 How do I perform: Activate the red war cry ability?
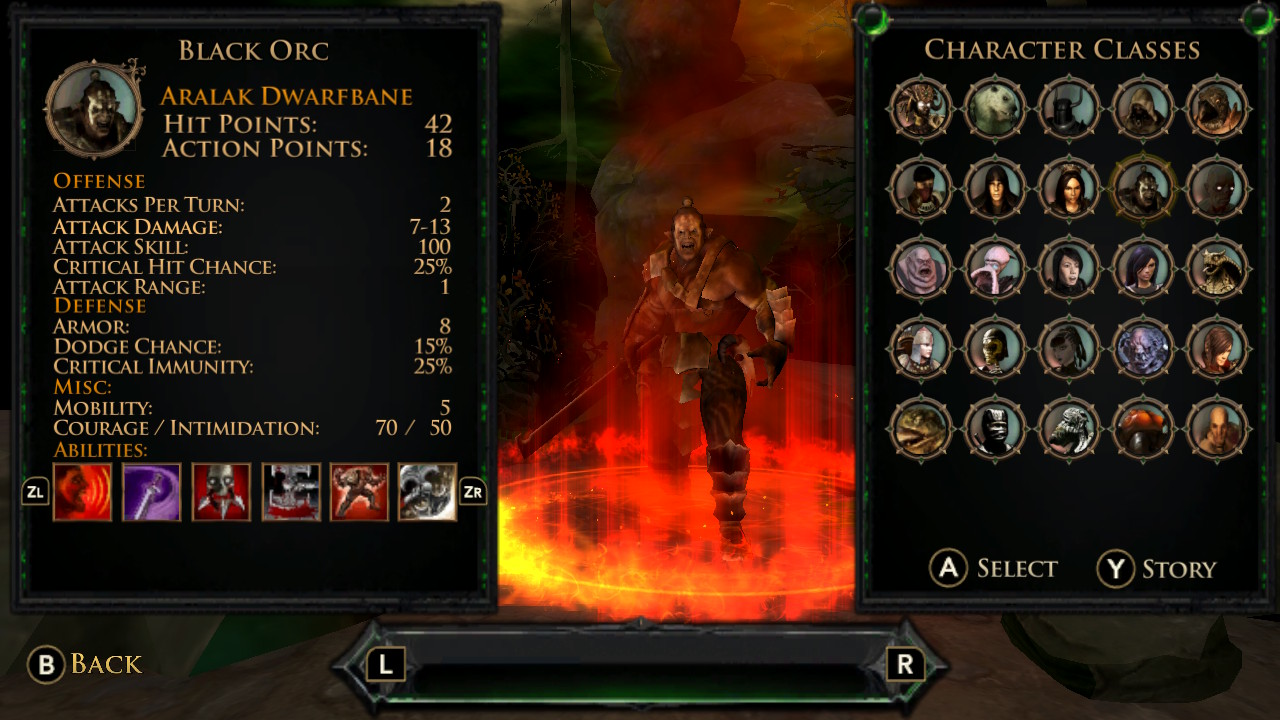tap(82, 492)
